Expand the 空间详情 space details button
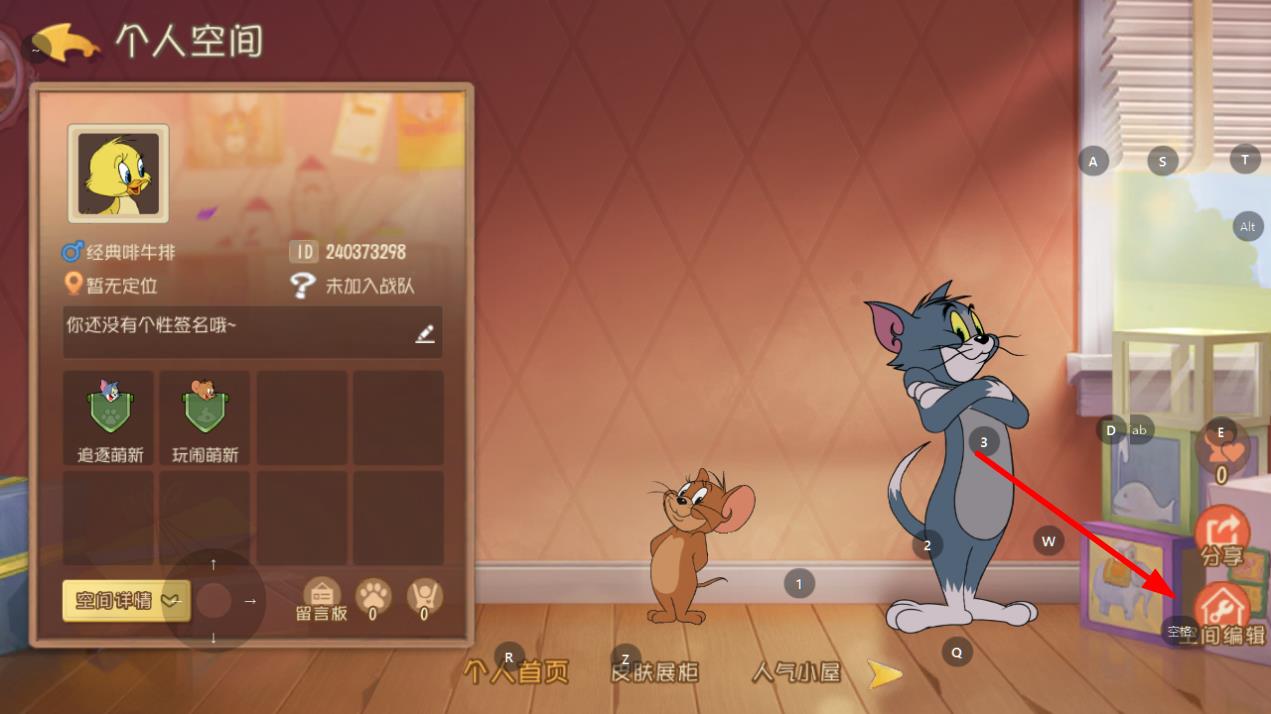 pos(125,601)
